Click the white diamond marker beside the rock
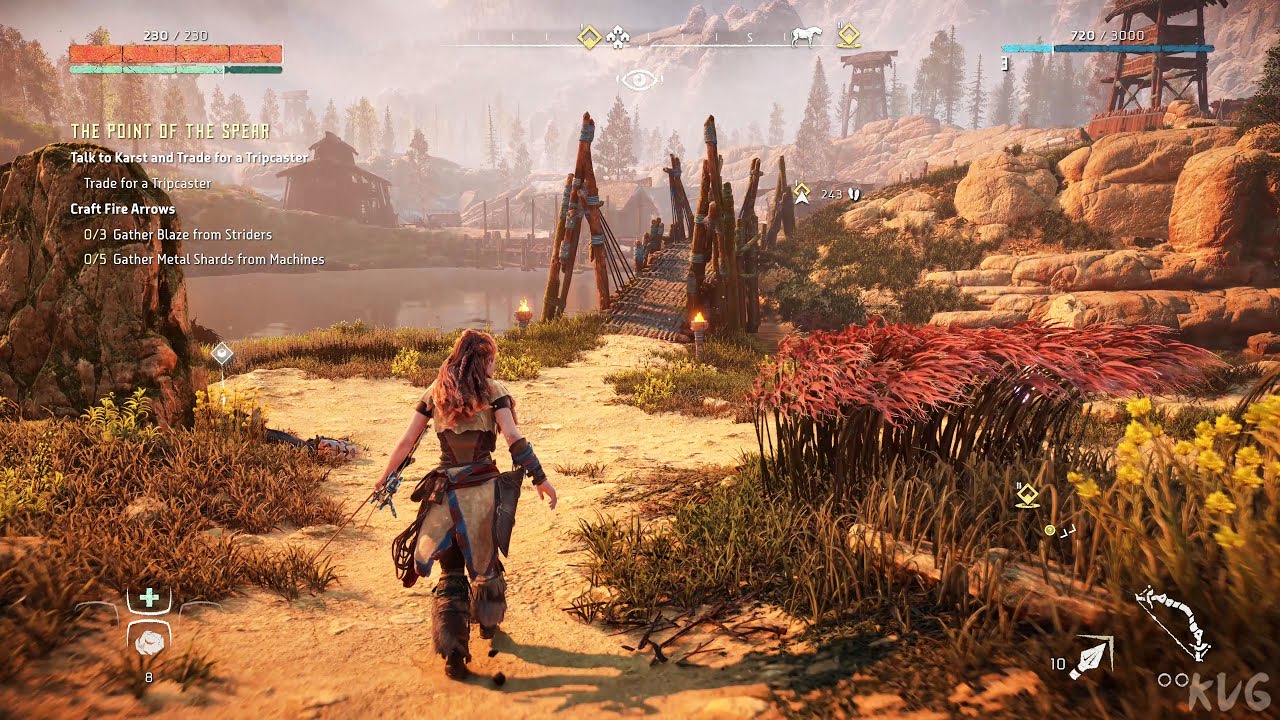 pos(222,353)
